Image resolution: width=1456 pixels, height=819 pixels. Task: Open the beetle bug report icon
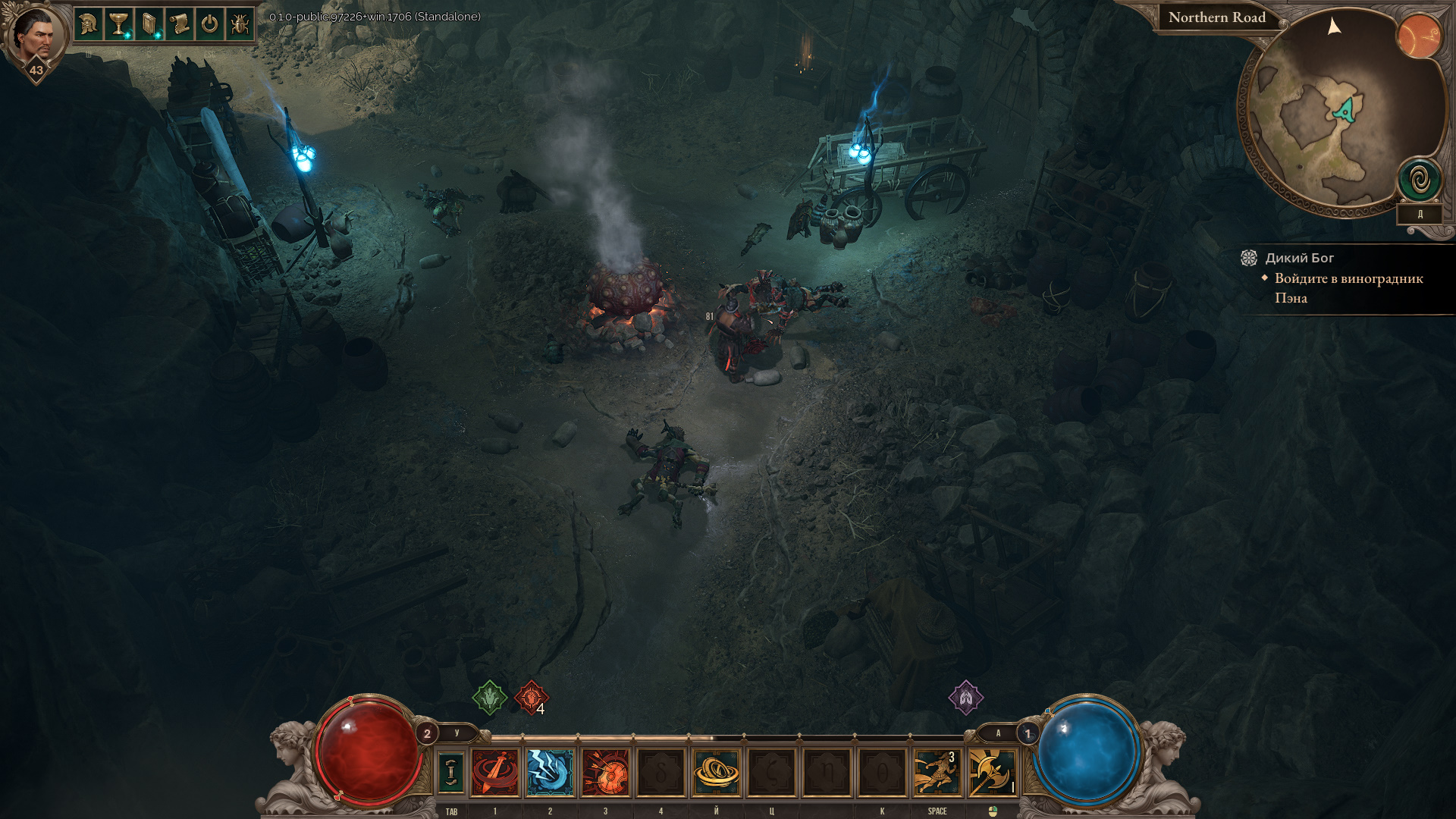click(240, 24)
